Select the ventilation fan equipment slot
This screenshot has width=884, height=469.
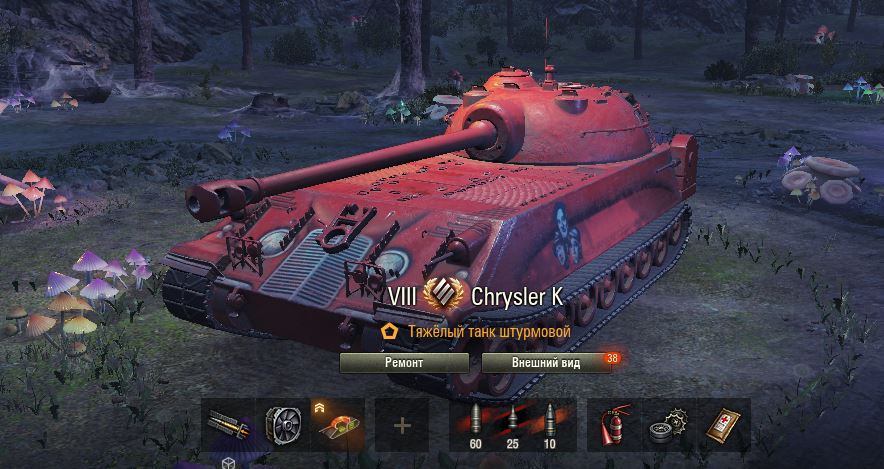point(282,425)
